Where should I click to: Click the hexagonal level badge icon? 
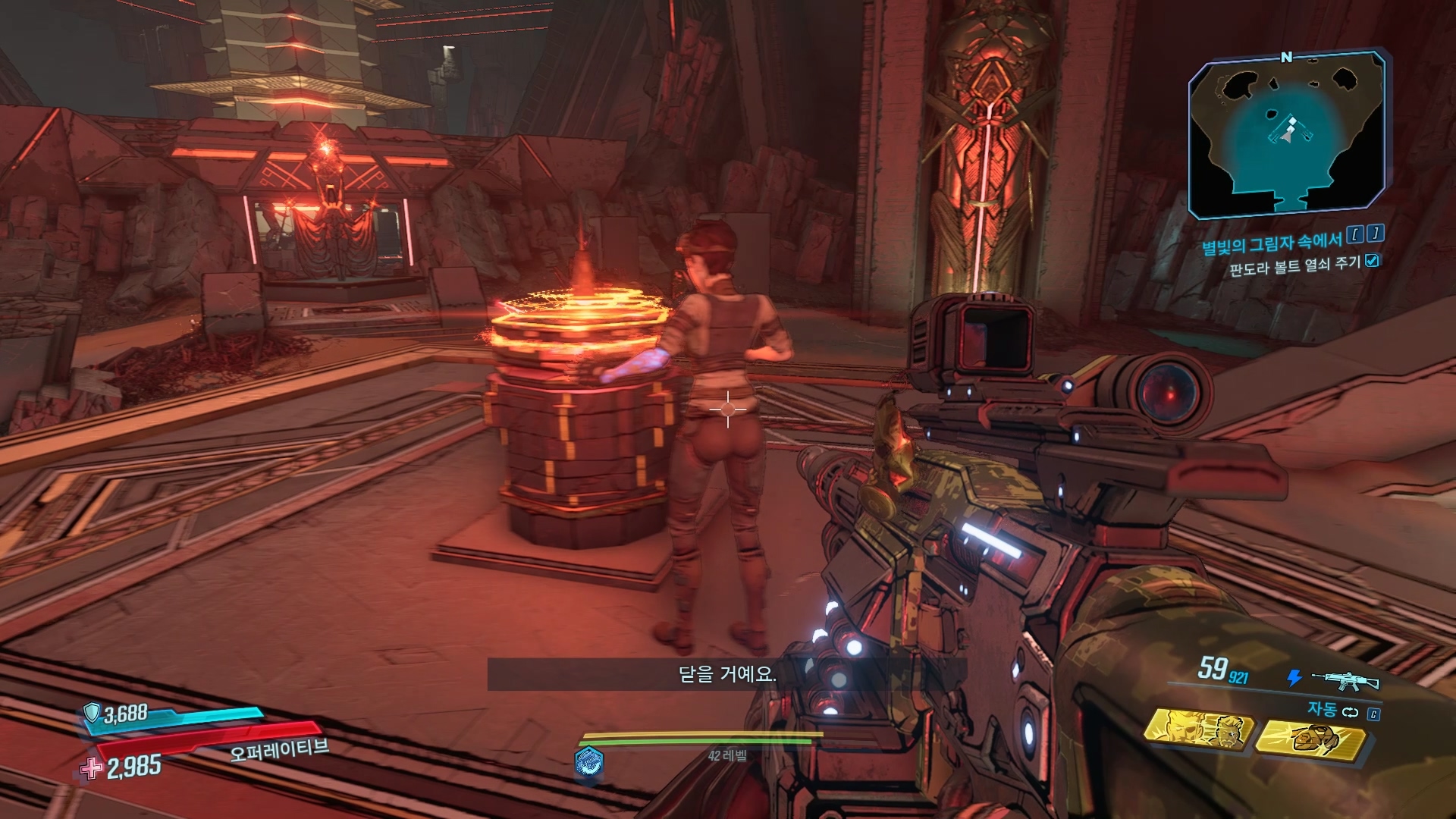[x=588, y=760]
